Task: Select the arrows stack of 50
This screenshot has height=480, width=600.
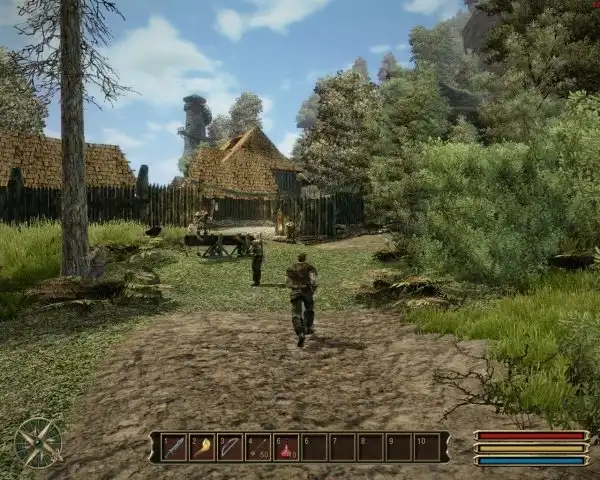Action: [259, 447]
